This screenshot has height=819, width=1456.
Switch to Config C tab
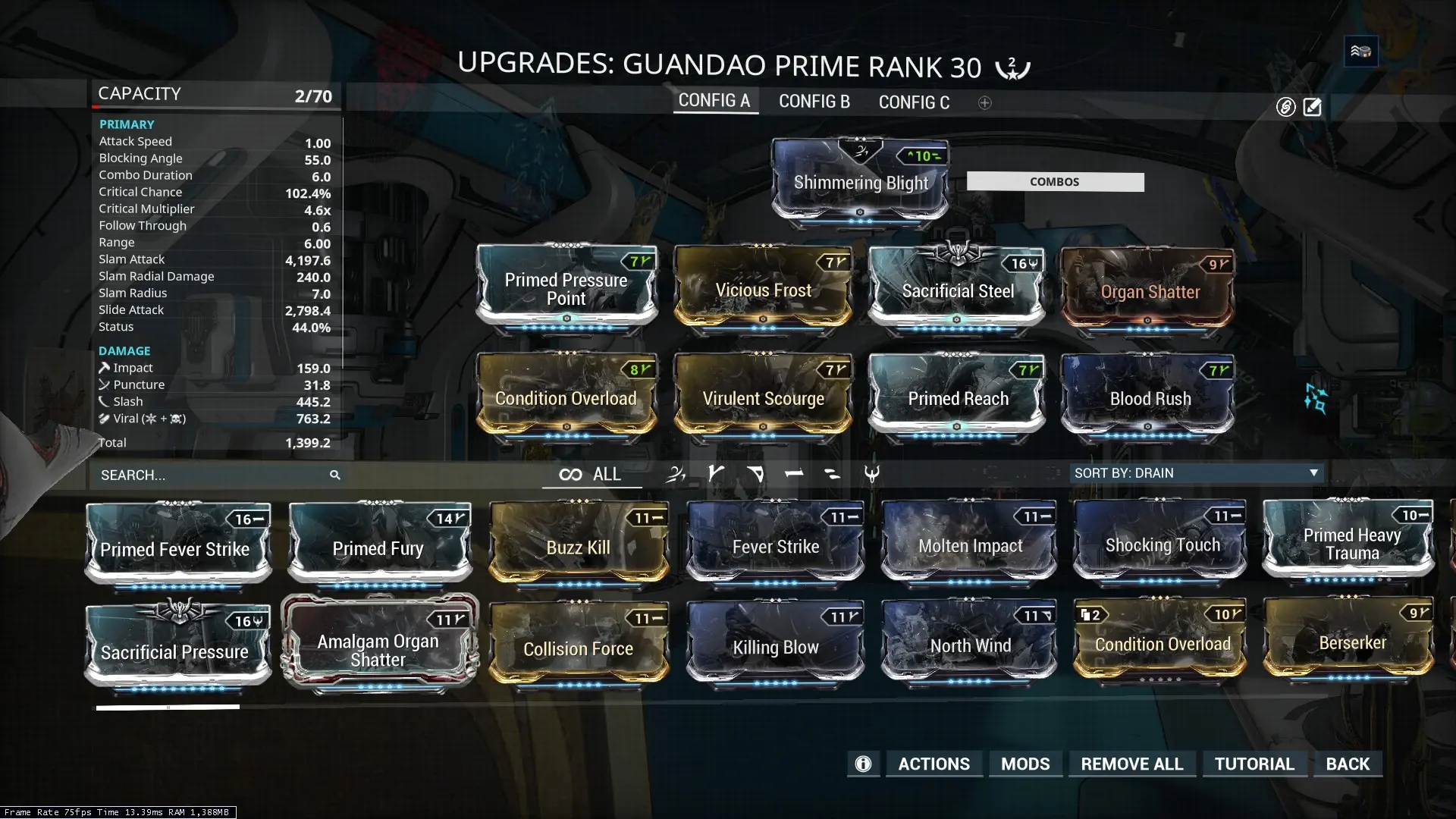tap(914, 102)
